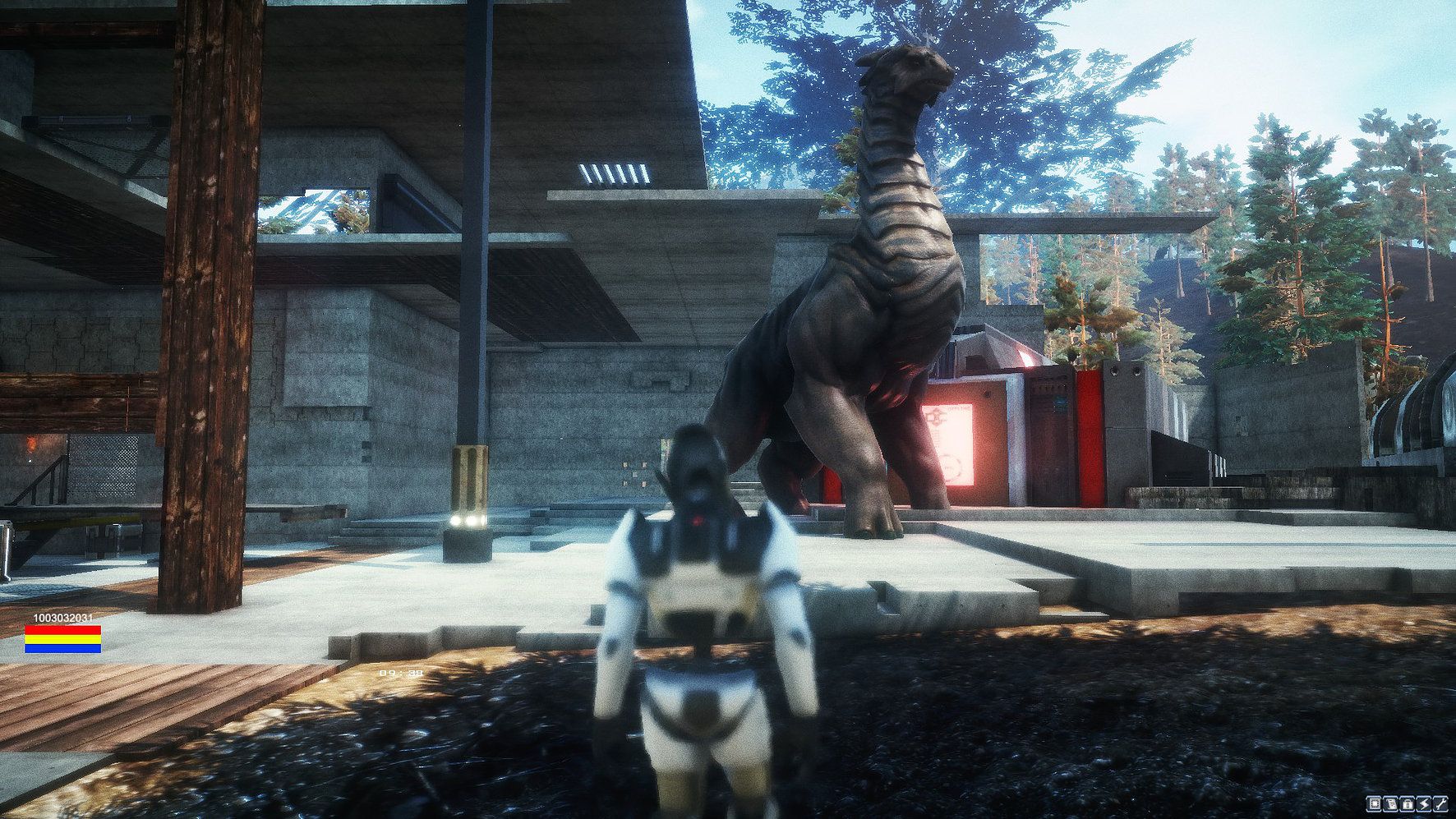Image resolution: width=1456 pixels, height=819 pixels.
Task: Open the gear-shaped menu icon
Action: click(x=1374, y=803)
